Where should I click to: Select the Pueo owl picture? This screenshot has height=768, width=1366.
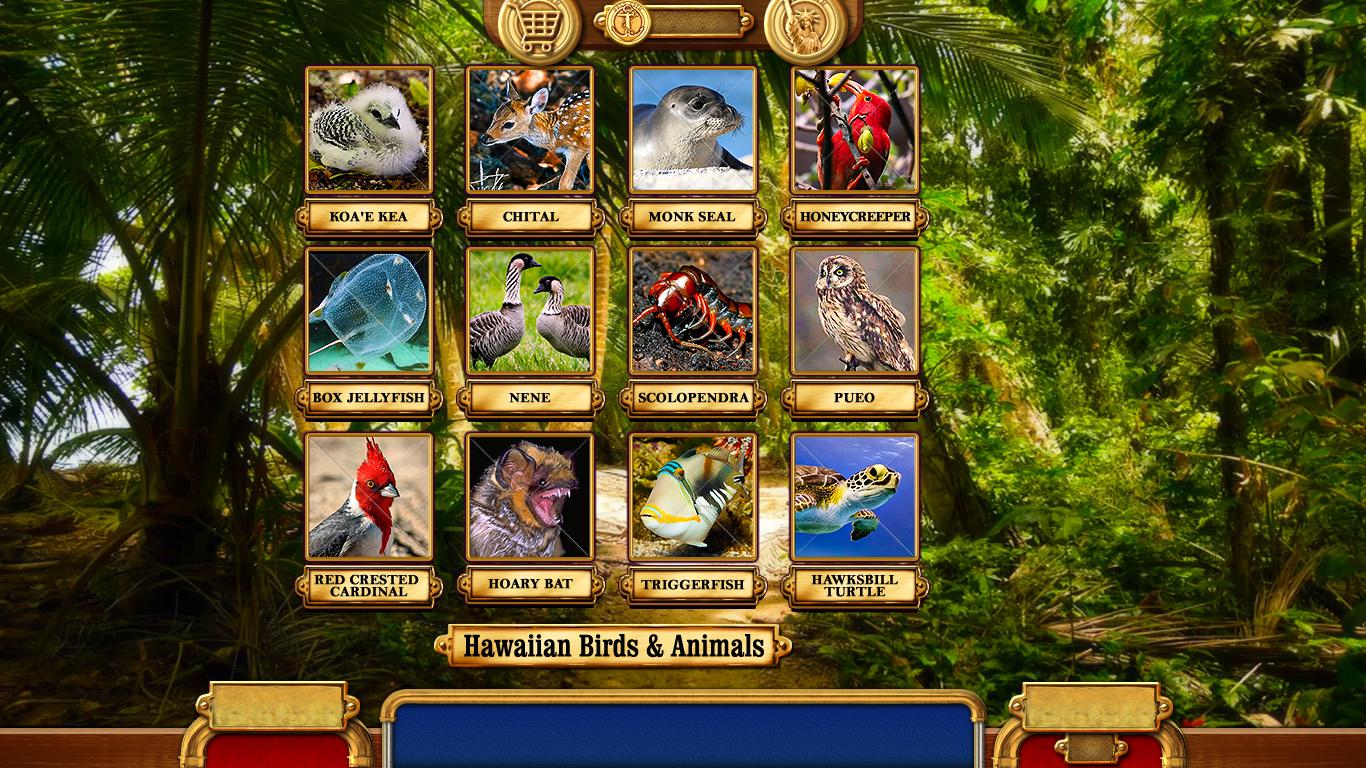(x=854, y=311)
